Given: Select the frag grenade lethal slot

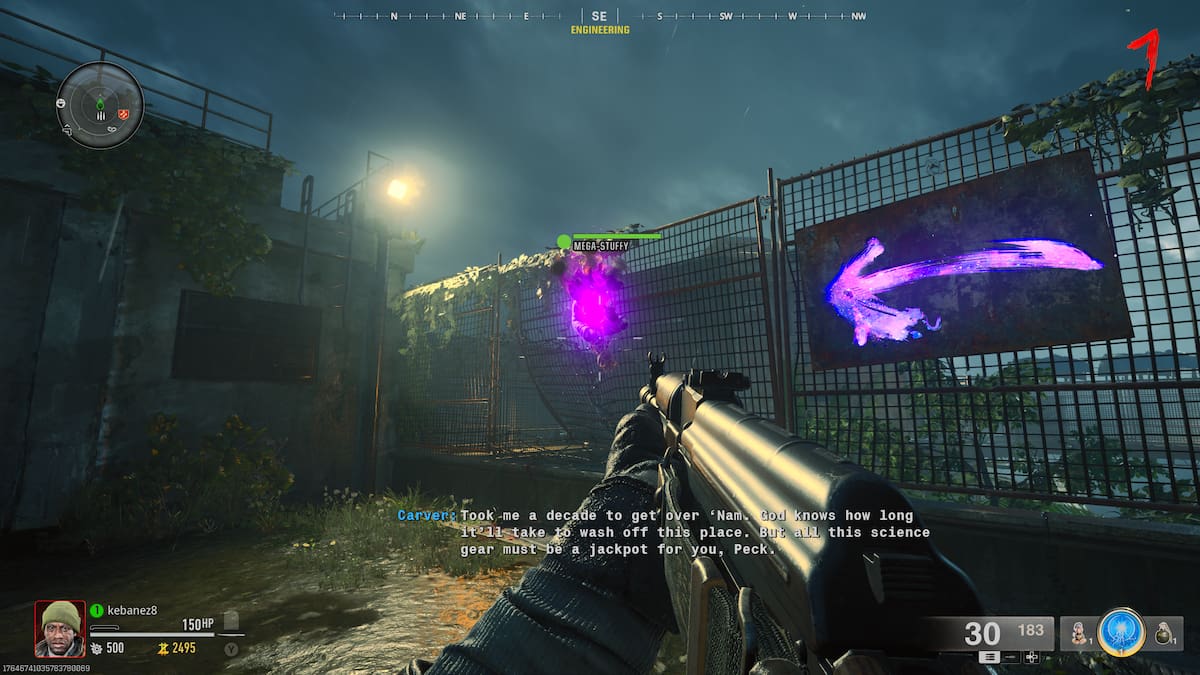Looking at the screenshot, I should tap(1163, 633).
